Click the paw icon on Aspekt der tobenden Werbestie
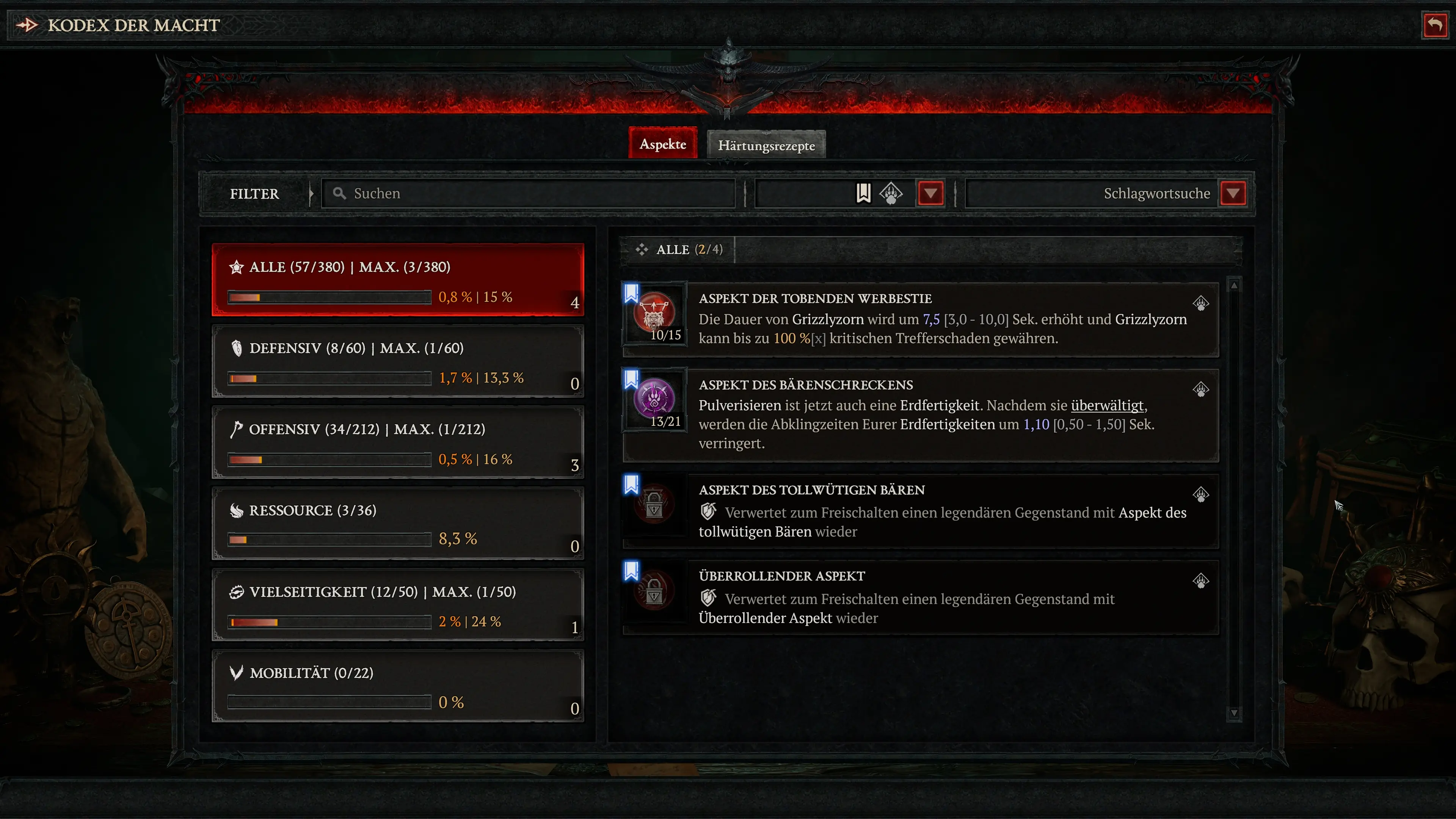 (1202, 303)
